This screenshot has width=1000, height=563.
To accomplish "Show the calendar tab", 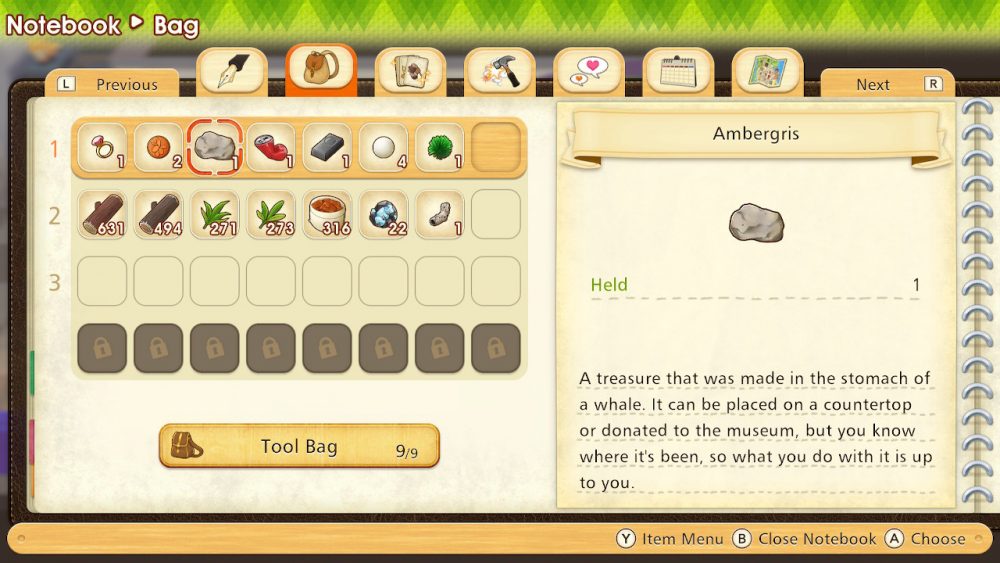I will [x=677, y=72].
